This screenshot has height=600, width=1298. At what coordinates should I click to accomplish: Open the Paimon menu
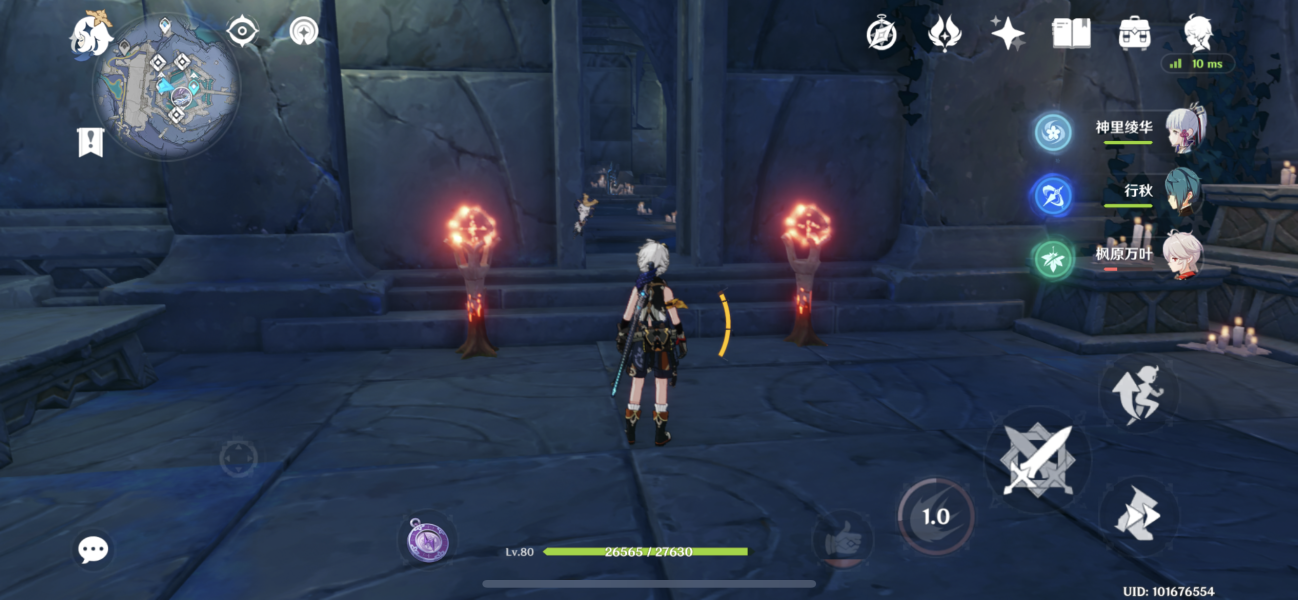click(x=90, y=35)
